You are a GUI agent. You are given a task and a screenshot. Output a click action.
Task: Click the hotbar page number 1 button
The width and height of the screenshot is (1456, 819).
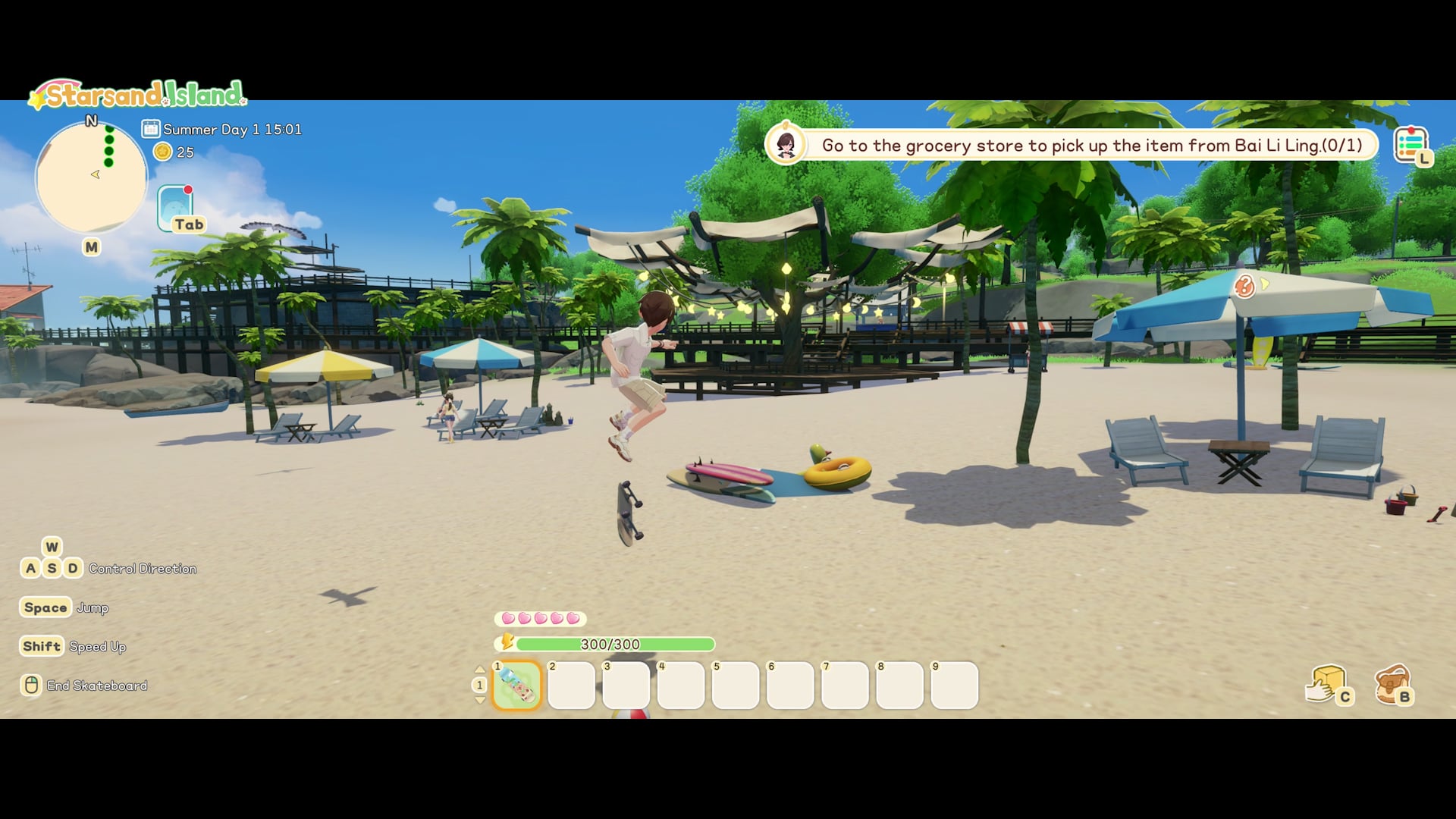[479, 685]
